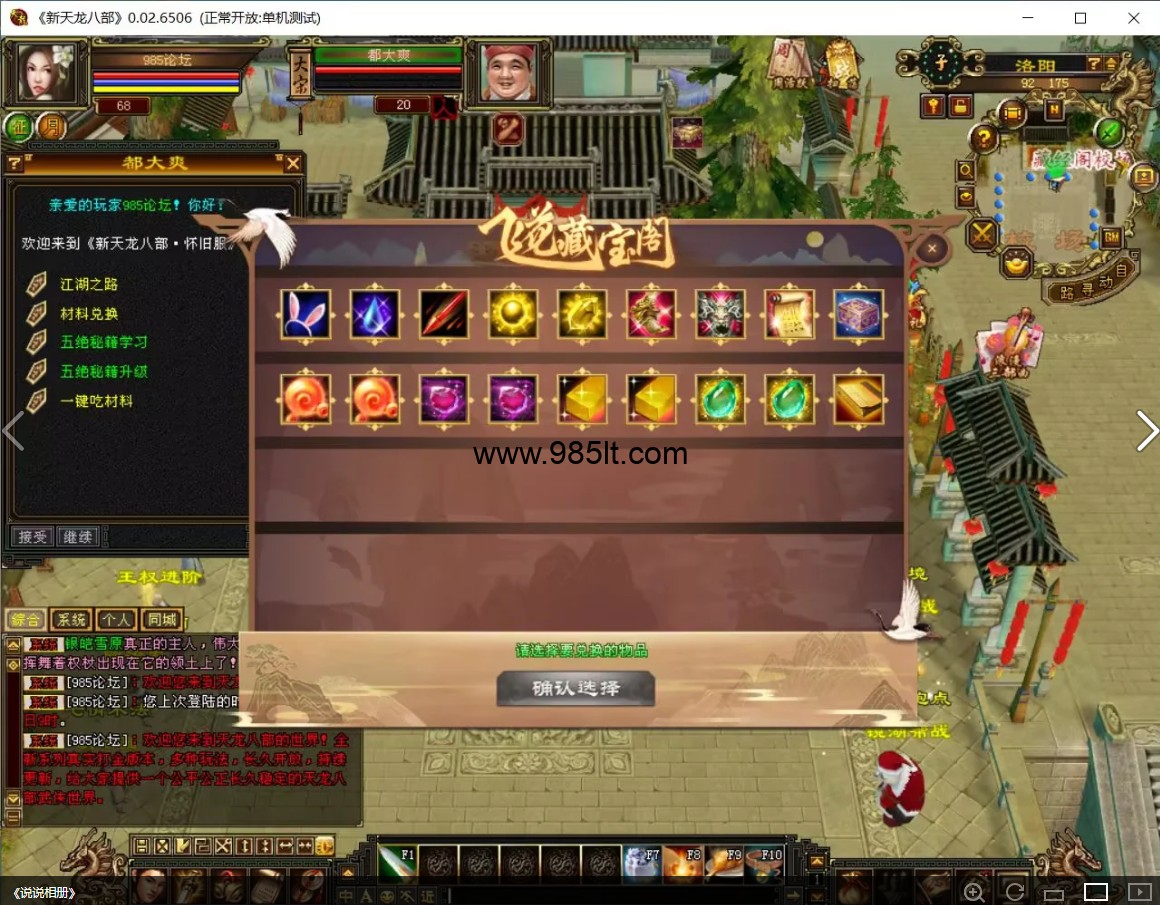Image resolution: width=1160 pixels, height=905 pixels.
Task: Click the 继续 continue button
Action: (x=77, y=537)
